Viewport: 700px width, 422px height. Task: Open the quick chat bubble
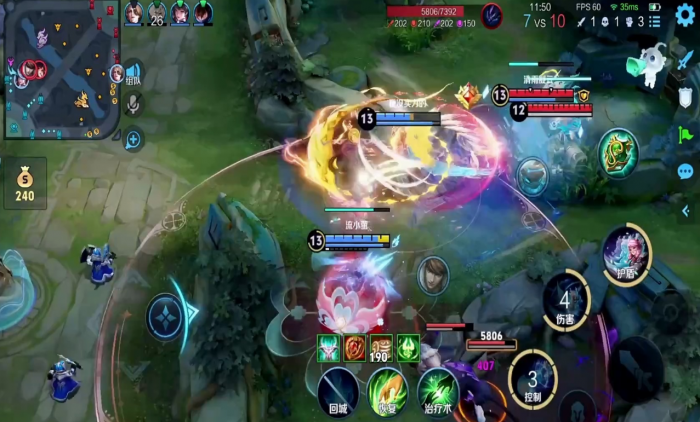click(x=685, y=172)
